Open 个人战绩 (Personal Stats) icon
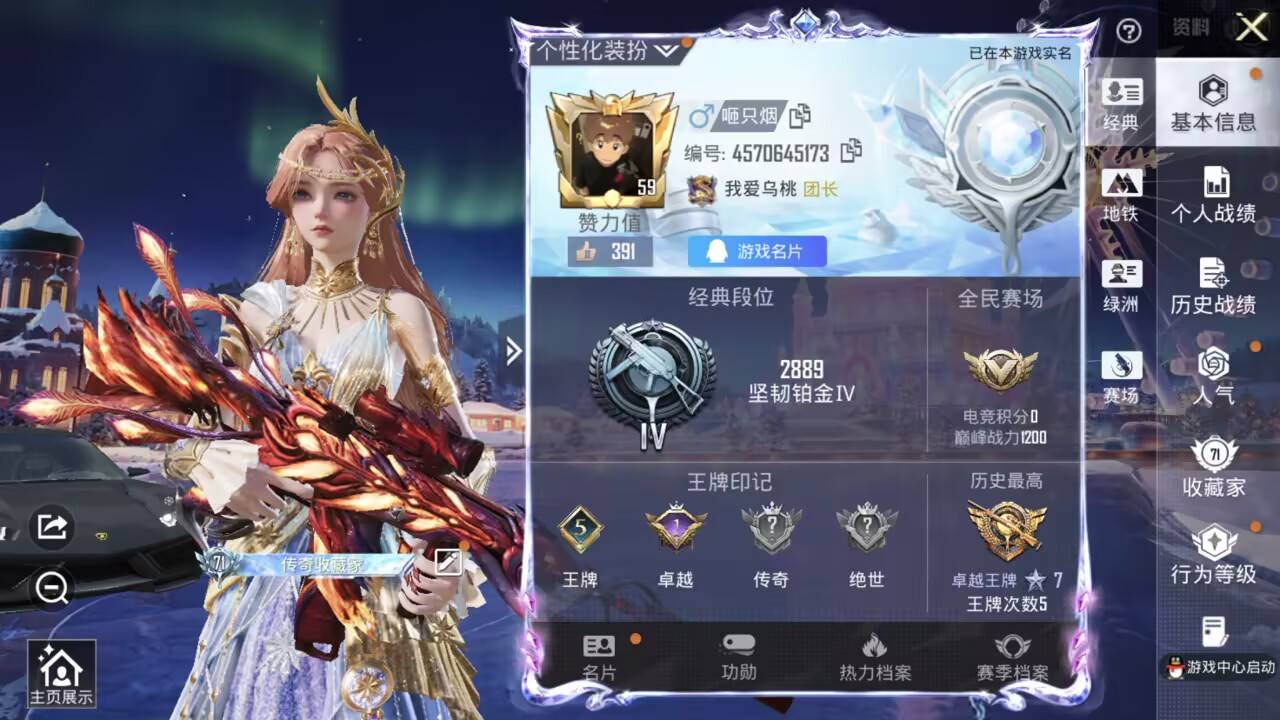 point(1214,192)
